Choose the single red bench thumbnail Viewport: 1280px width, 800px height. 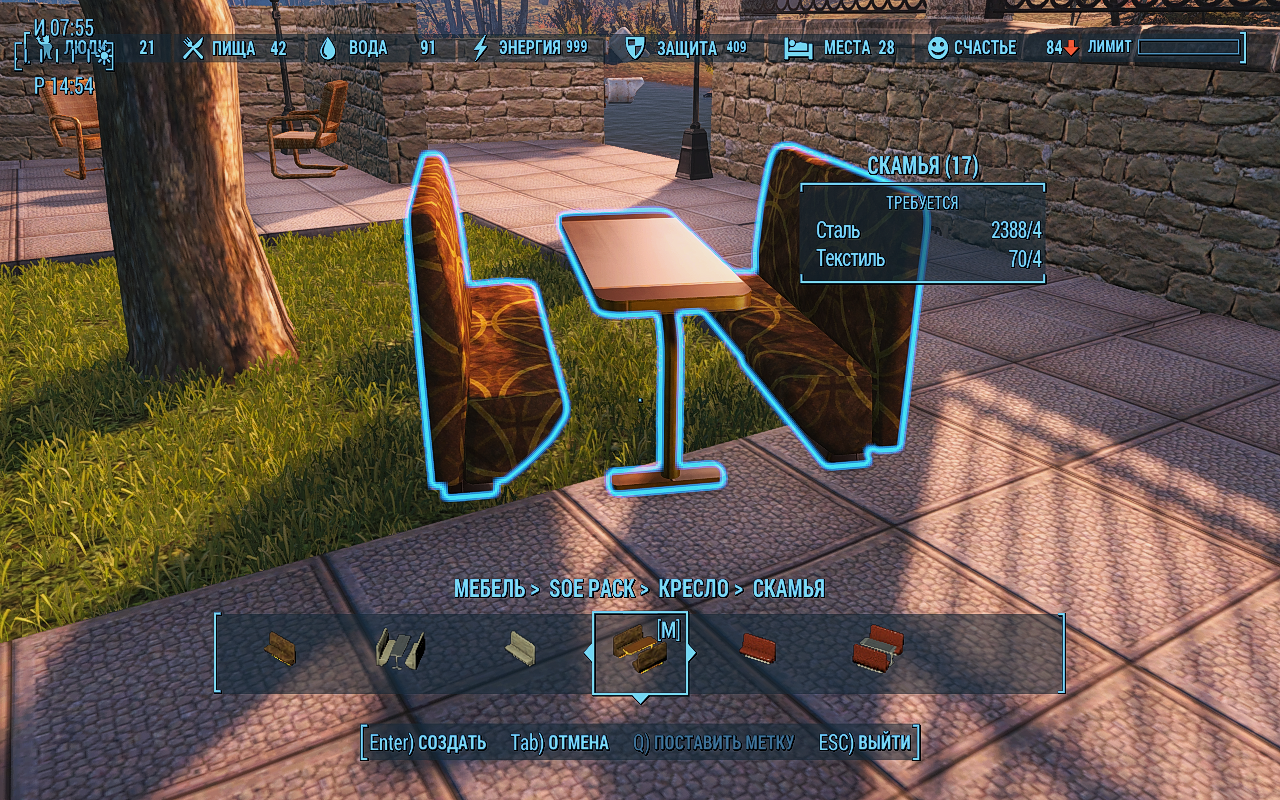click(x=758, y=648)
